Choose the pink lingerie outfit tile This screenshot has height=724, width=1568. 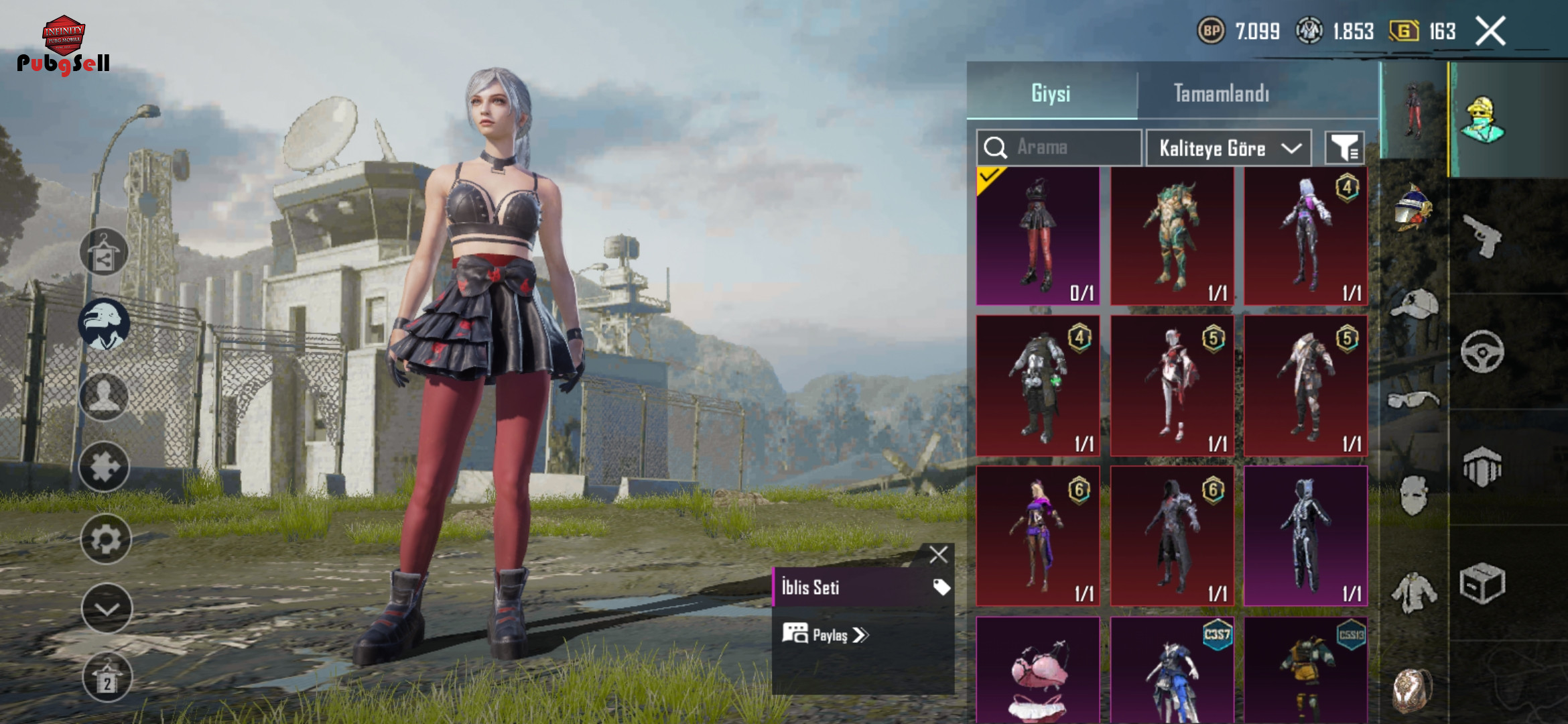pyautogui.click(x=1037, y=670)
